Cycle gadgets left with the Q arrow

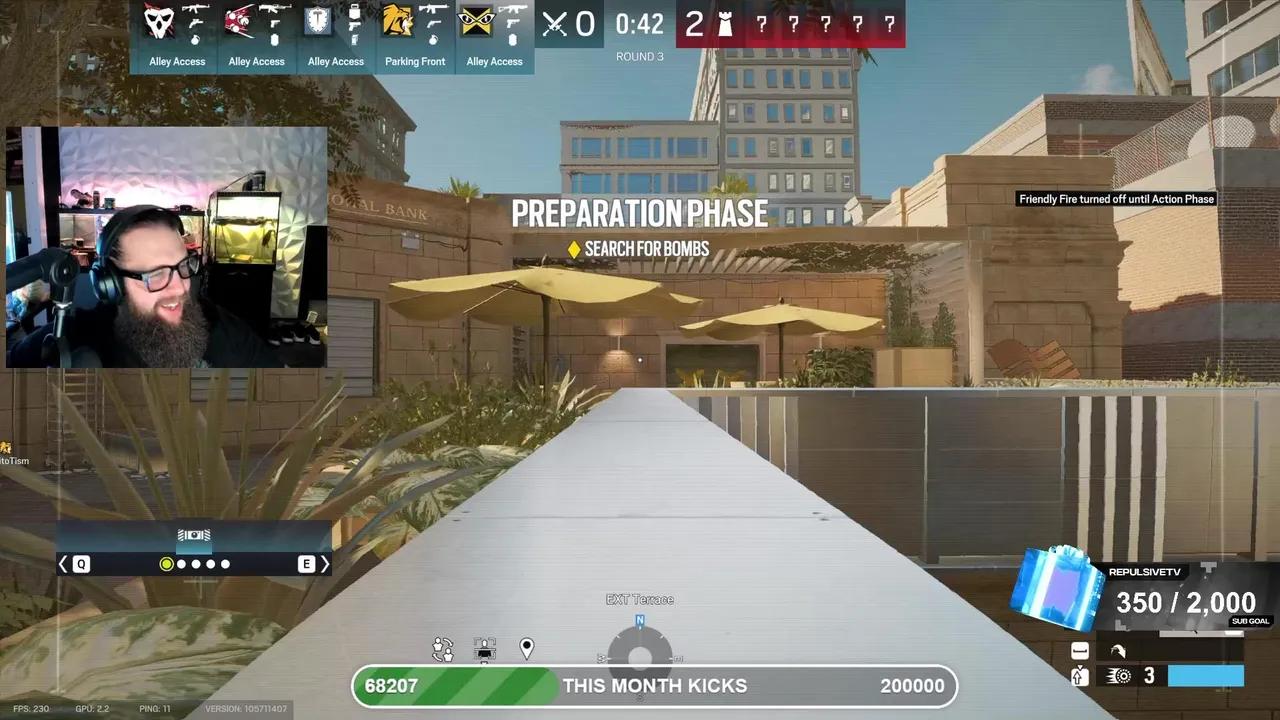(x=63, y=564)
